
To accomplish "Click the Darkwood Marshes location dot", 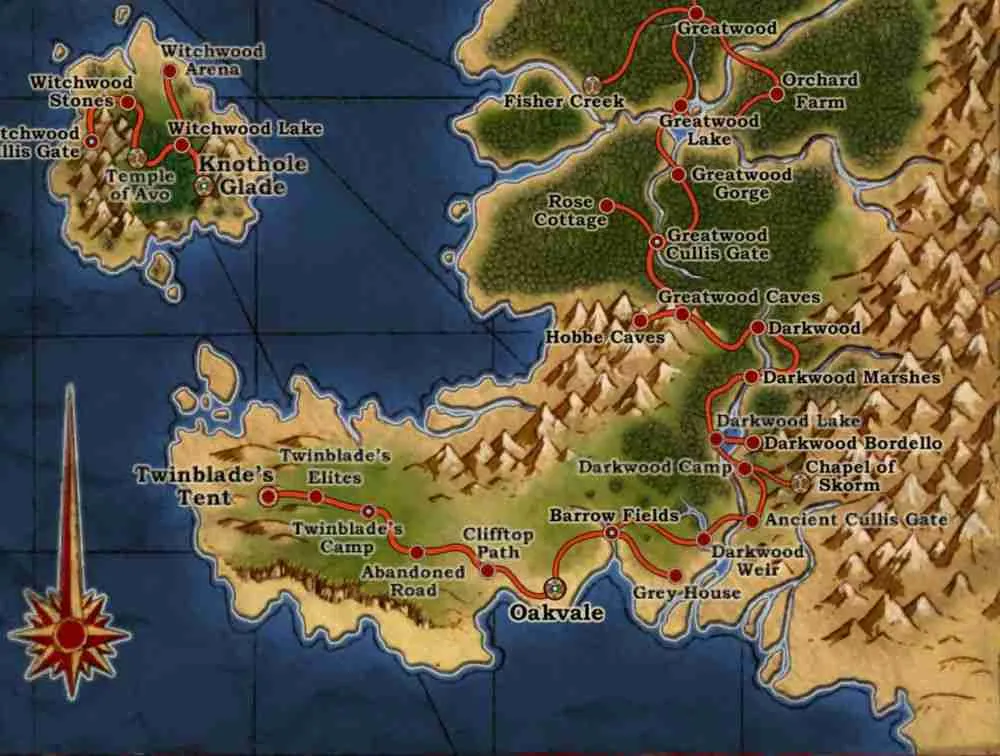I will [750, 377].
